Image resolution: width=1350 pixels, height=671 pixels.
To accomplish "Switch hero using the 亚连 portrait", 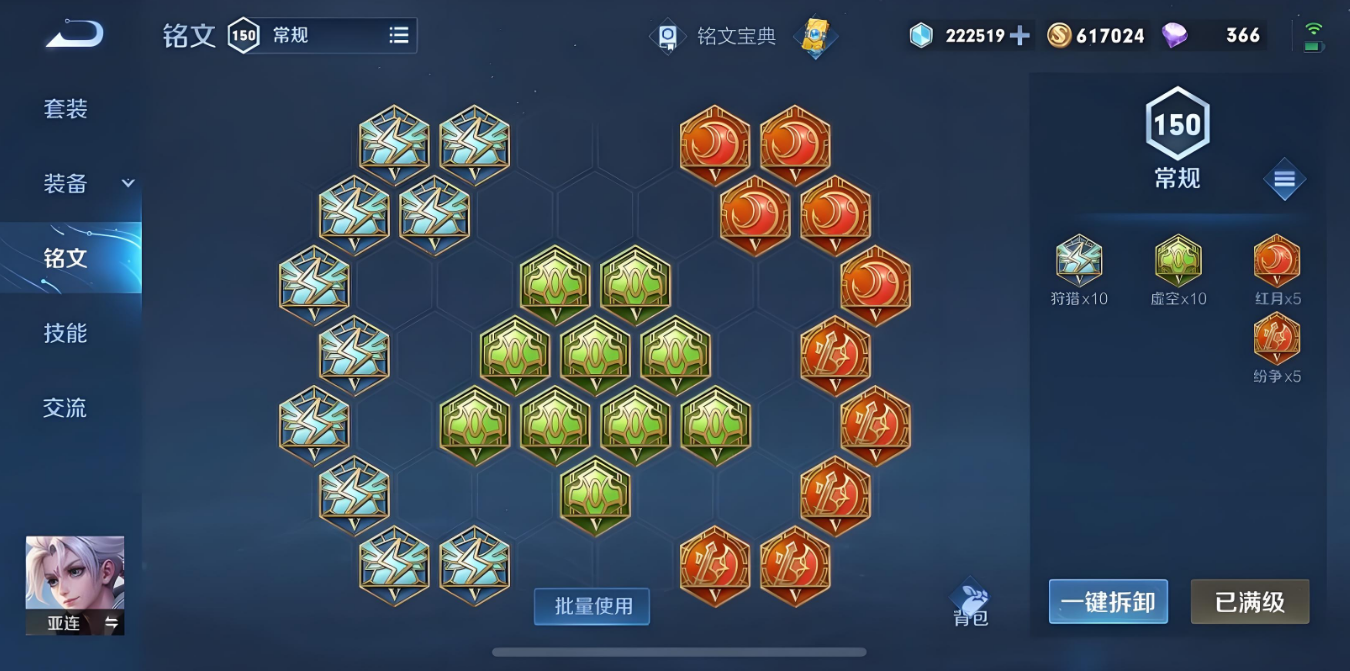I will 75,585.
